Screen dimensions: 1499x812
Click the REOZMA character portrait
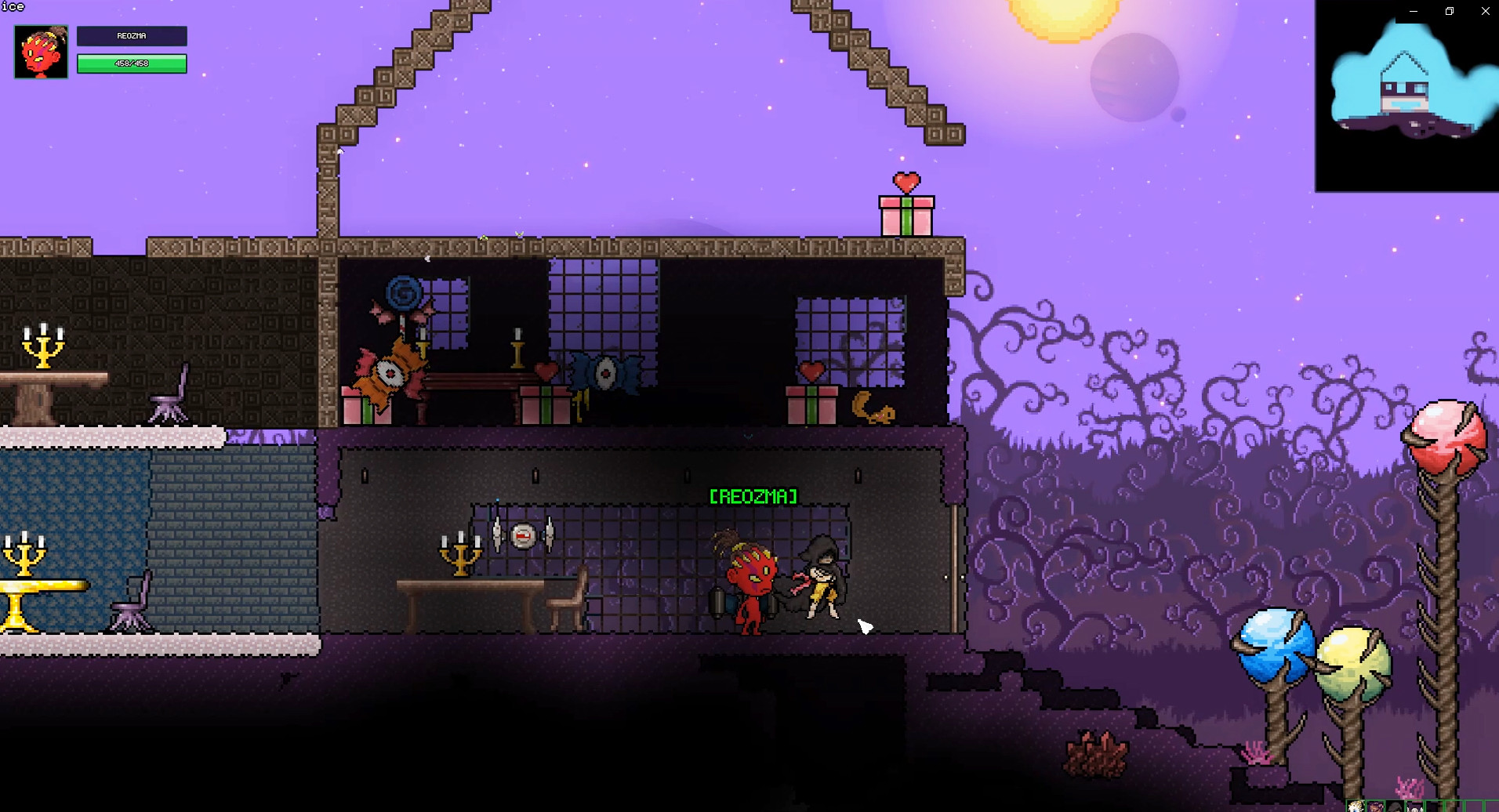coord(41,52)
